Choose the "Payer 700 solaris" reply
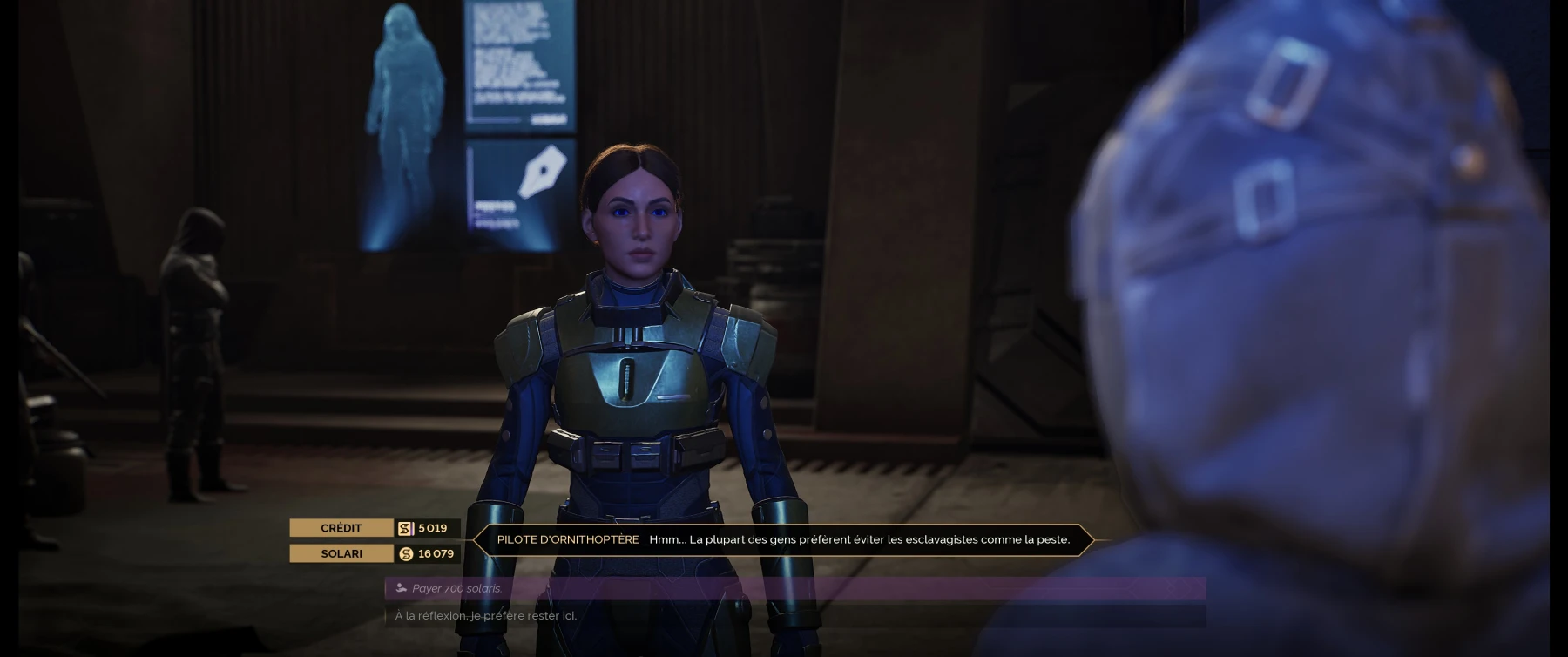1568x657 pixels. [x=458, y=588]
